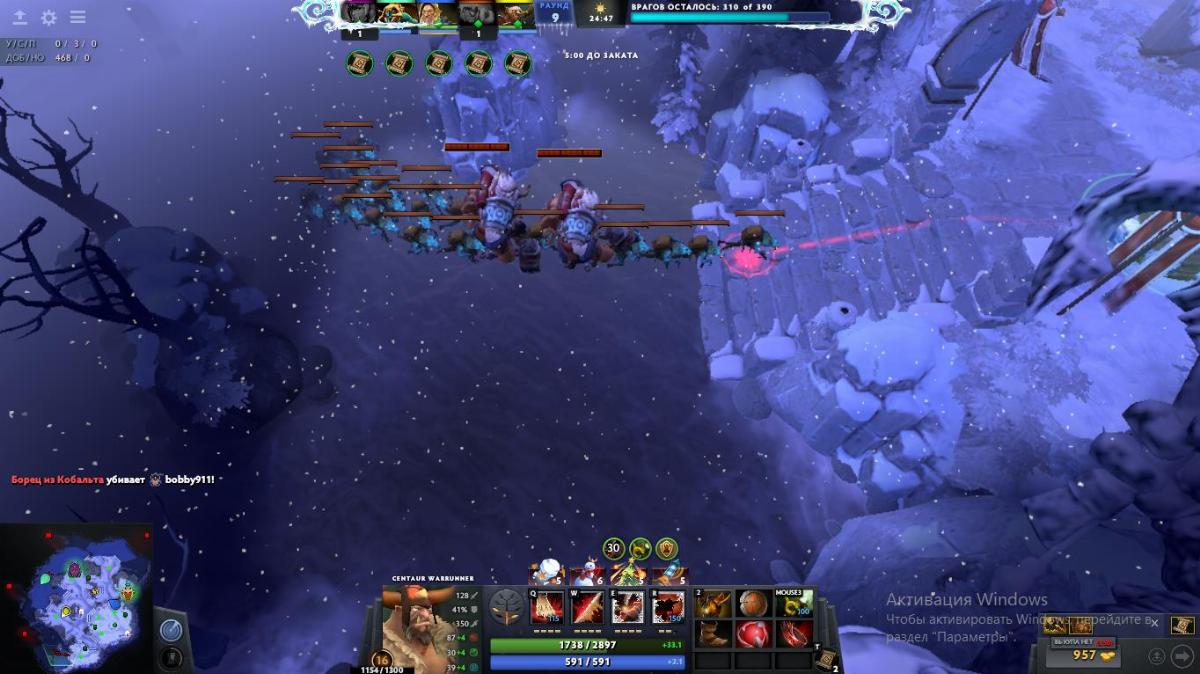Select the E ability icon

628,607
